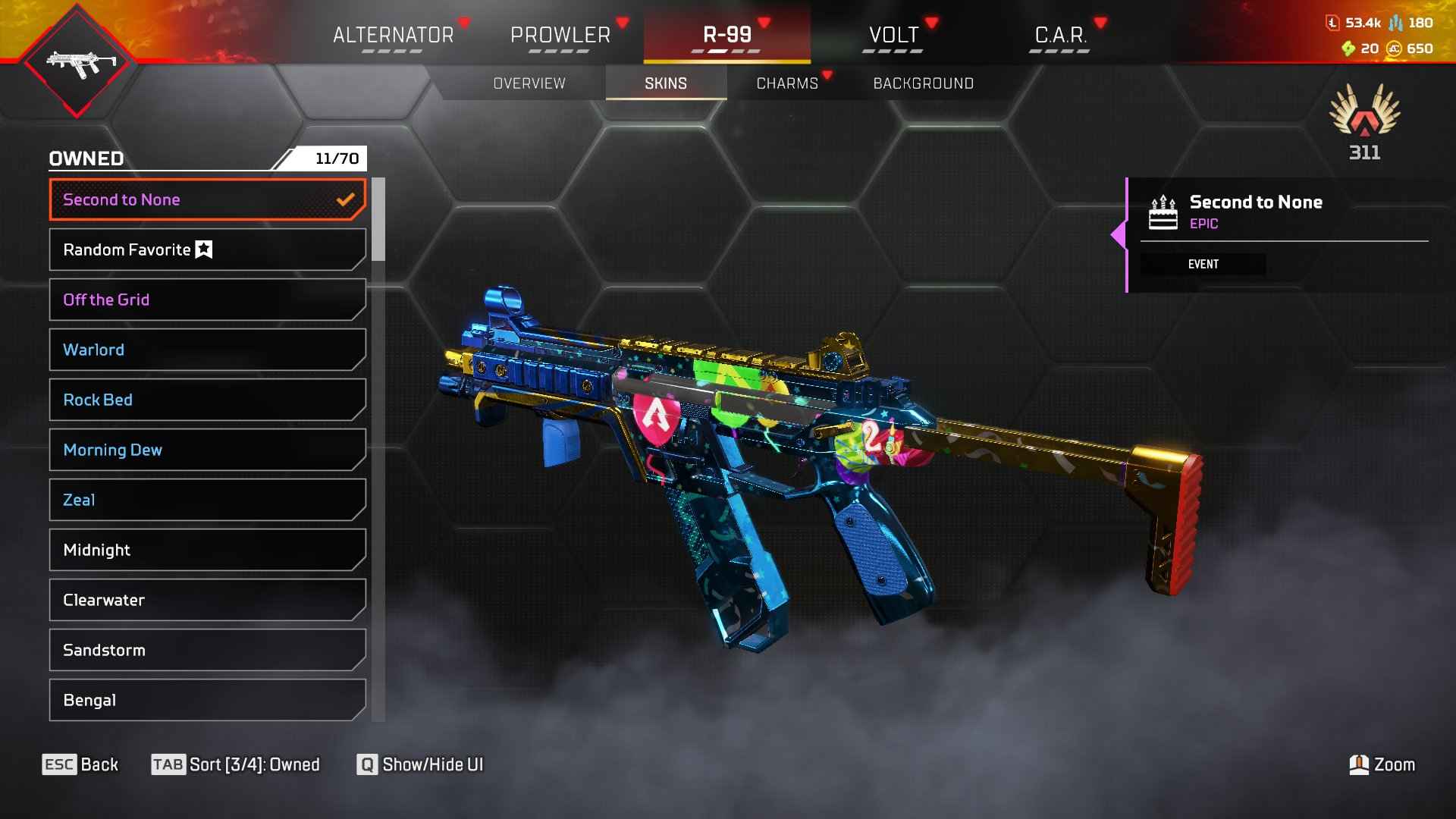
Task: Switch to the Alternator weapon tab
Action: [x=393, y=35]
